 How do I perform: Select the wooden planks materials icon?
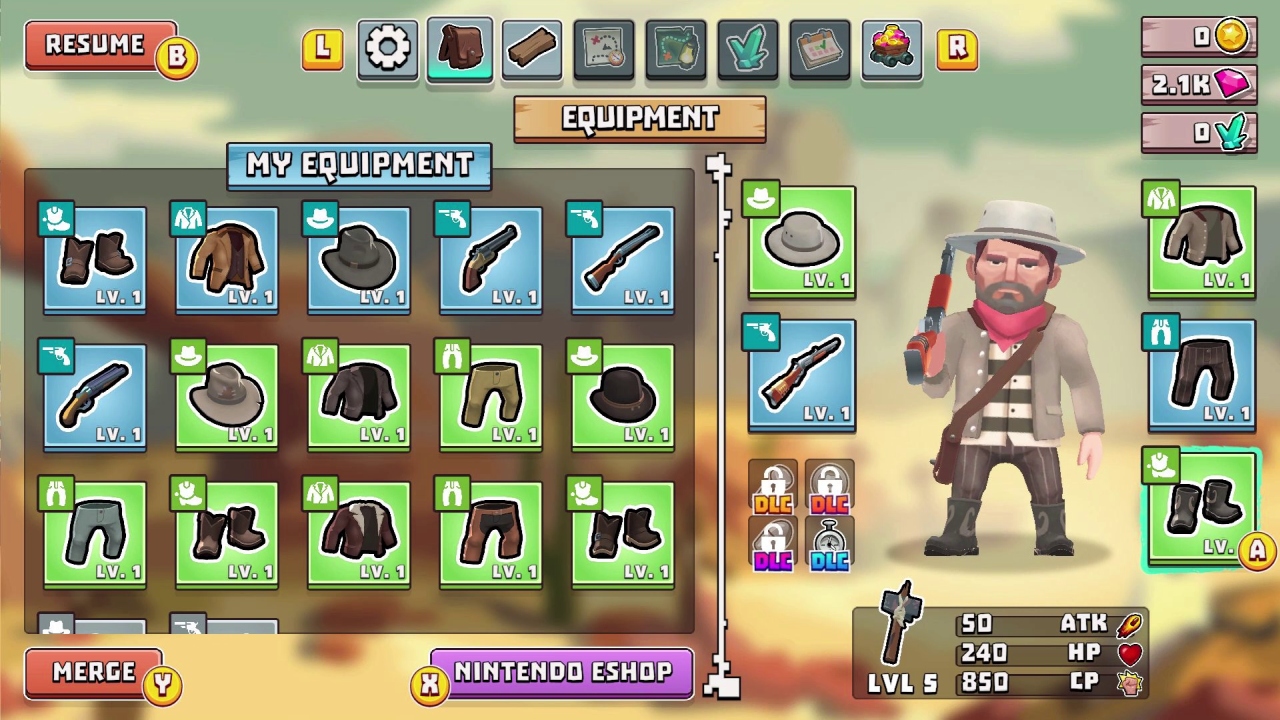(x=531, y=48)
